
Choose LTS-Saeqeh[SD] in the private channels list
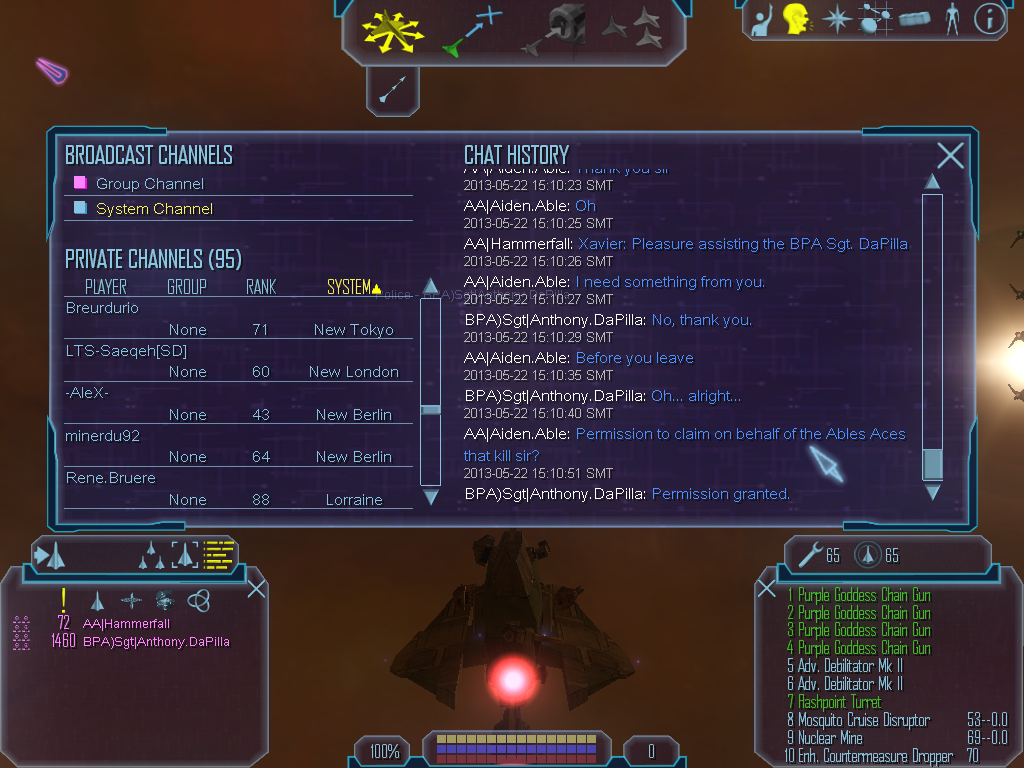(126, 350)
